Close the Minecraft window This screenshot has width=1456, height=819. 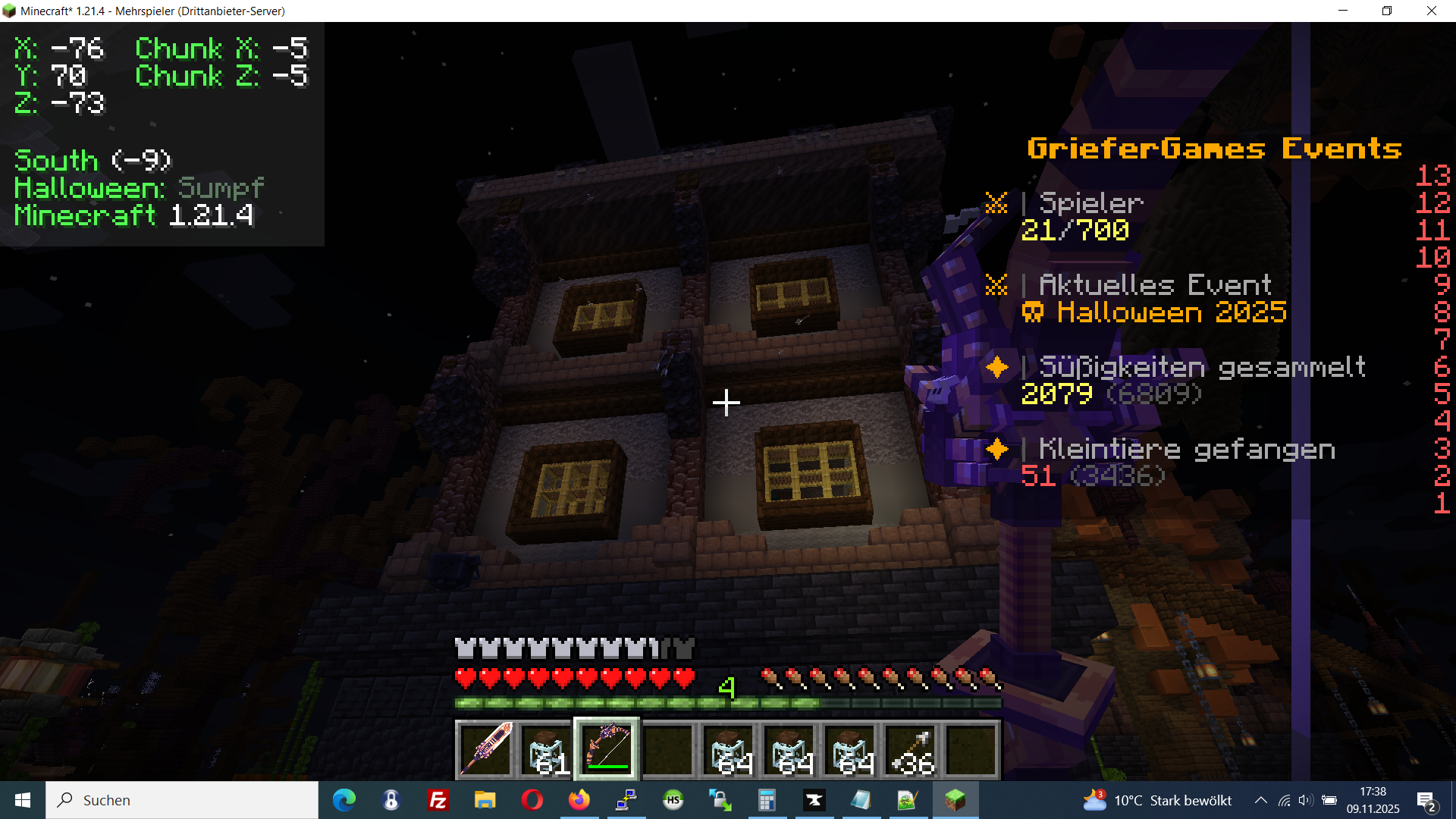coord(1431,11)
